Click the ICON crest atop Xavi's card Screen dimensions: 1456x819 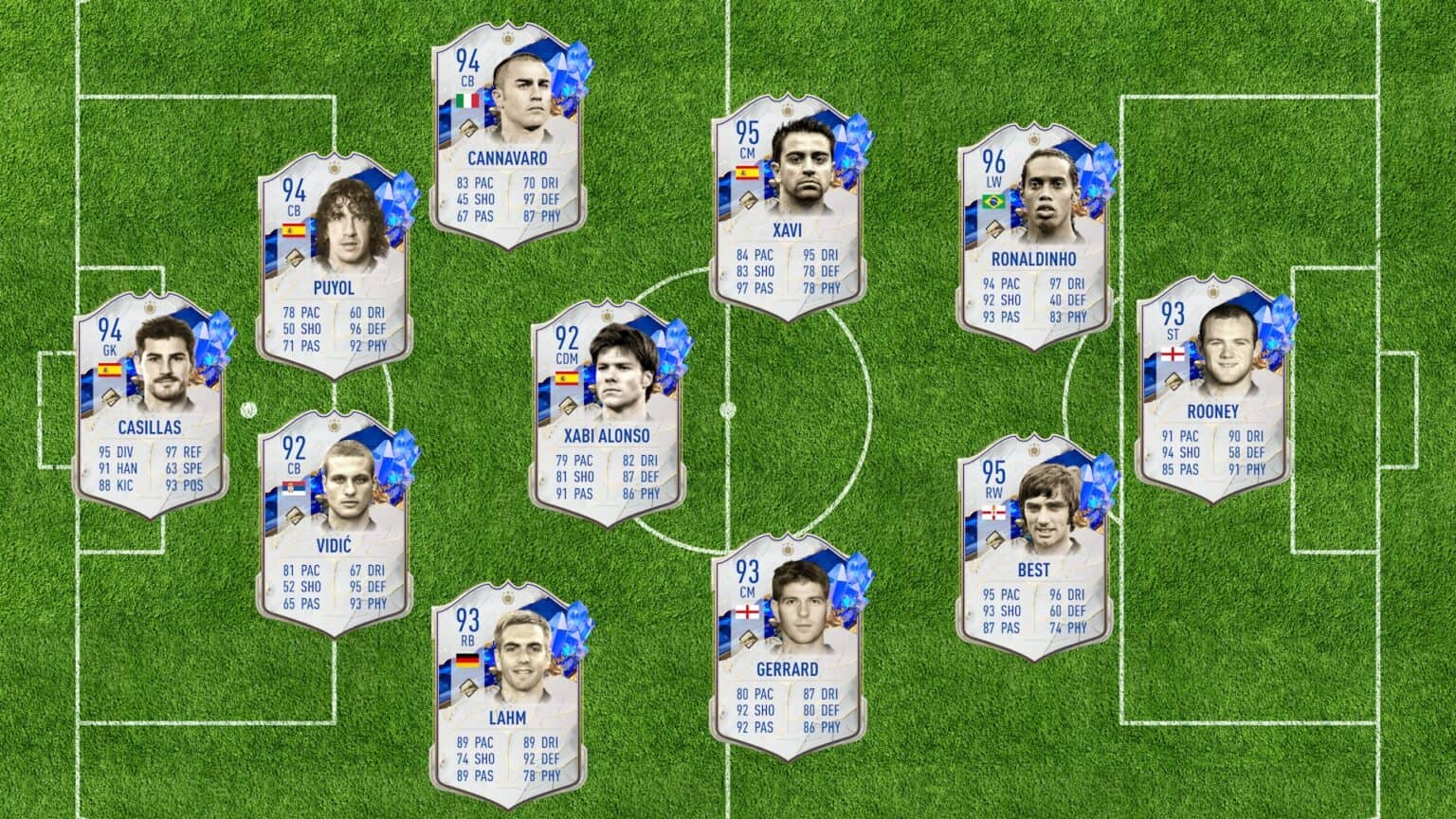pyautogui.click(x=788, y=111)
